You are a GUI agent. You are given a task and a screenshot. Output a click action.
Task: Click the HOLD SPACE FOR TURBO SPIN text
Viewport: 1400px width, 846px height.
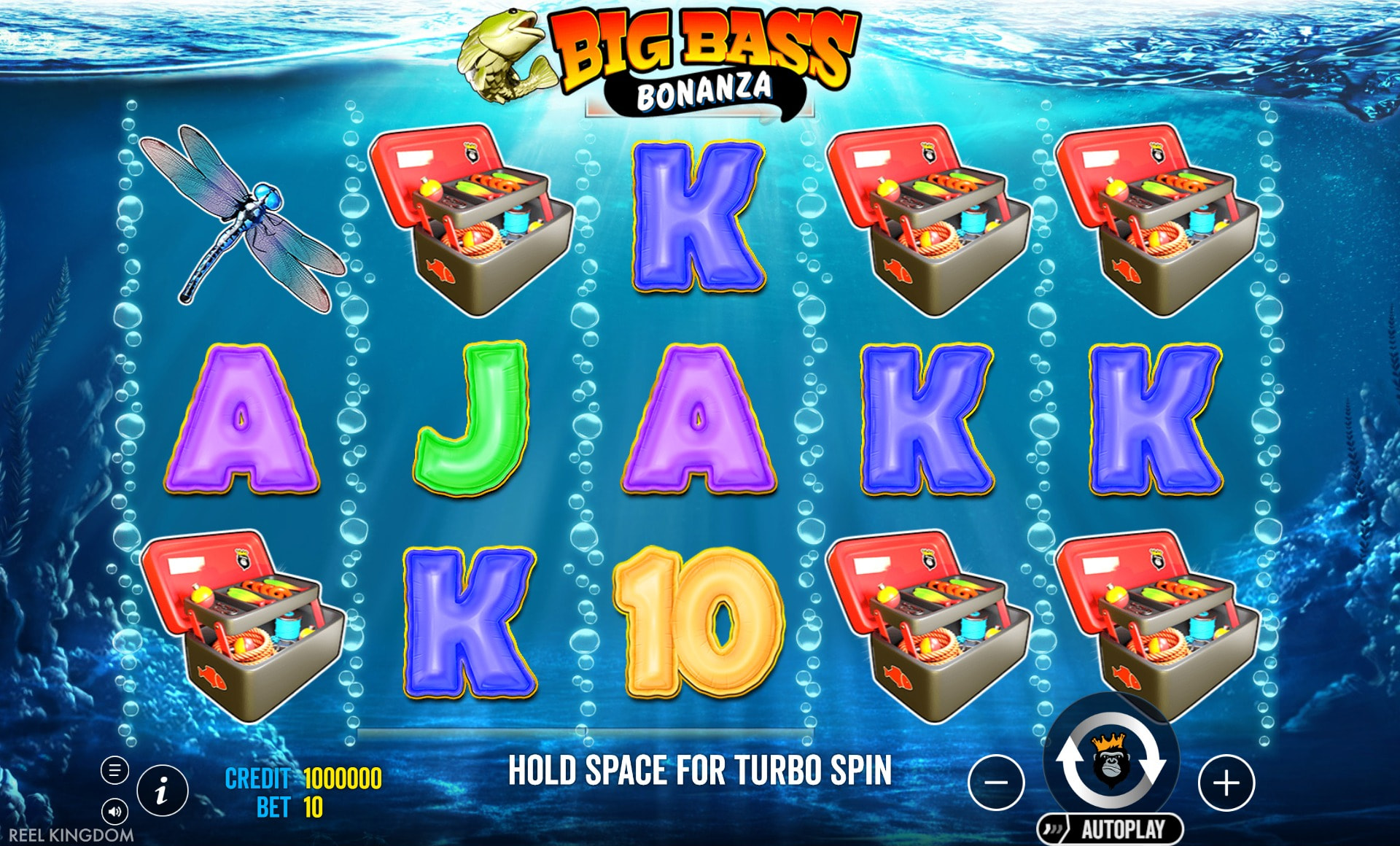(x=700, y=769)
